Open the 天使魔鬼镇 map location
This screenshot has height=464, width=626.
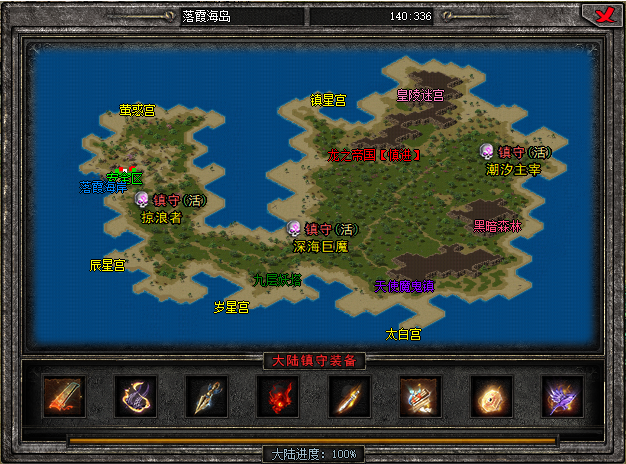[404, 285]
